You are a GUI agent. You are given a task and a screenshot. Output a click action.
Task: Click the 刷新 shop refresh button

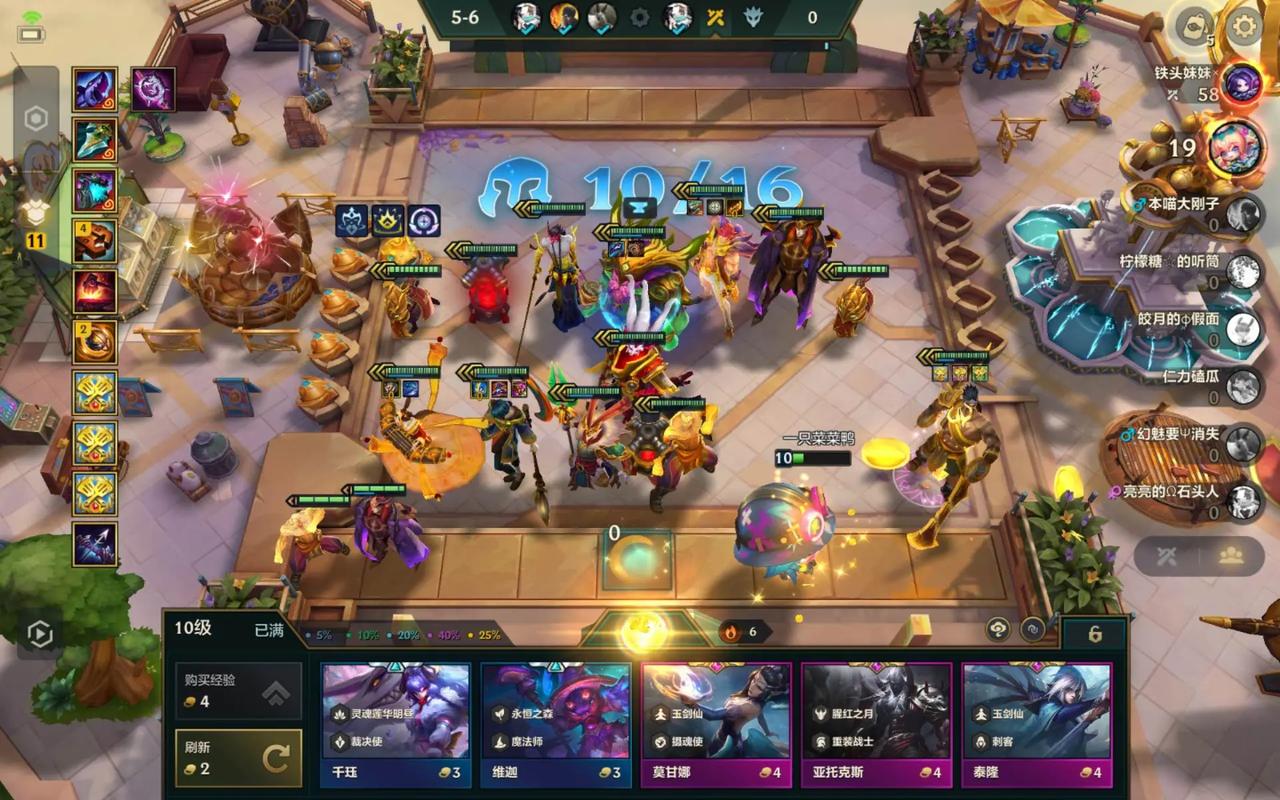[x=238, y=758]
